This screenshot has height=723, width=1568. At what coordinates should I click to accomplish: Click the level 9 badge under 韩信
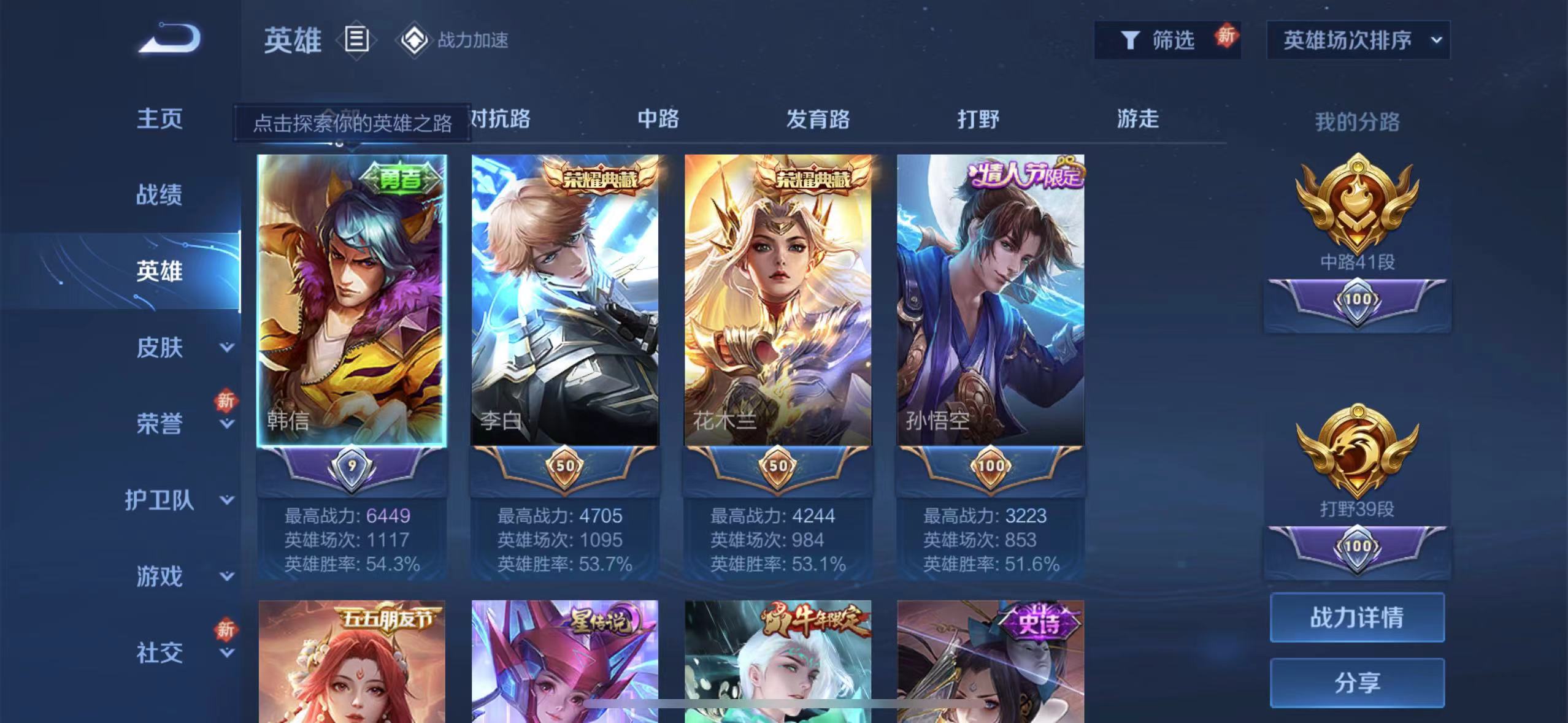click(350, 465)
